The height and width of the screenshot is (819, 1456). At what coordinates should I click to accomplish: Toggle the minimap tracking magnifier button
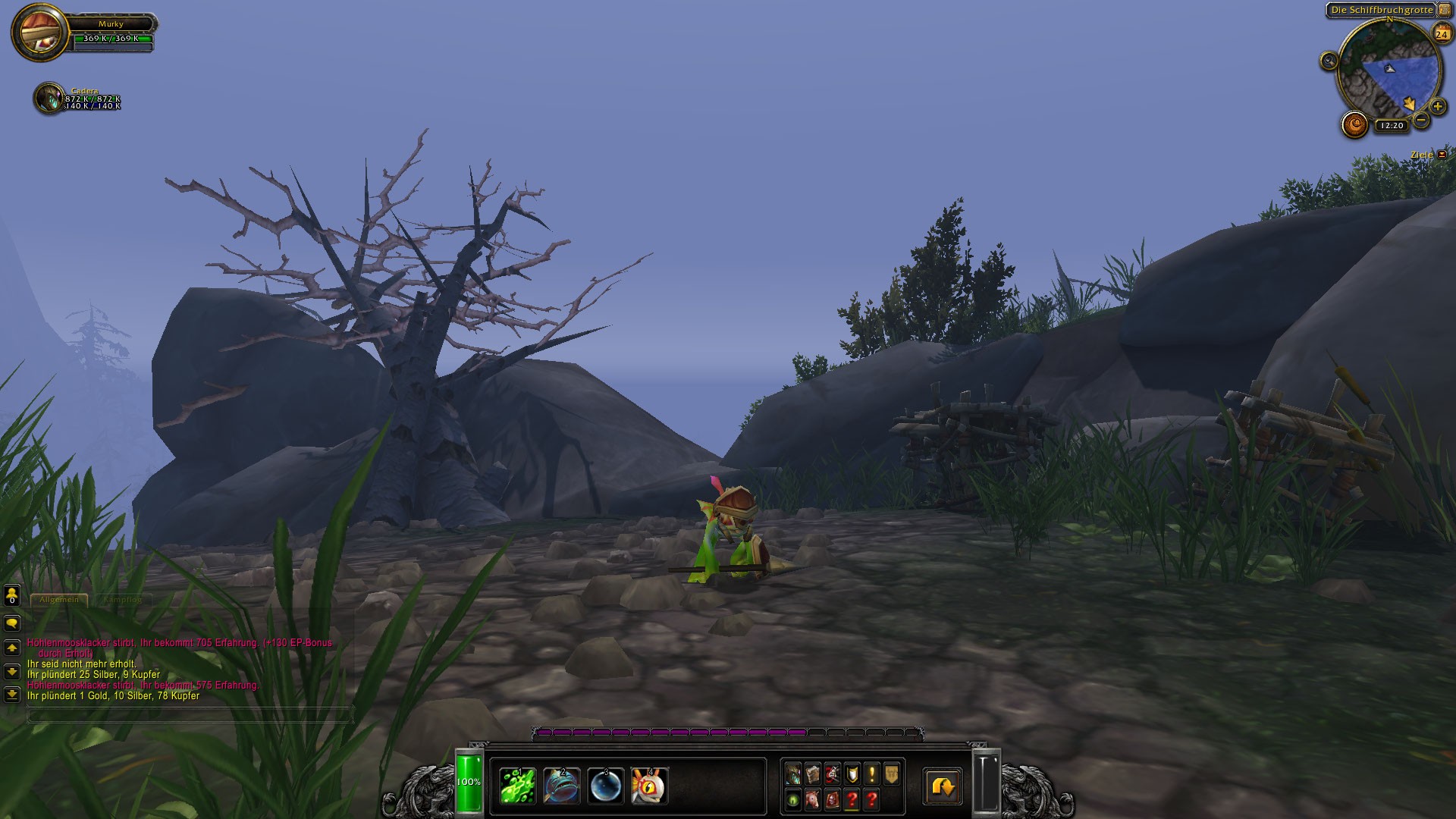tap(1329, 61)
